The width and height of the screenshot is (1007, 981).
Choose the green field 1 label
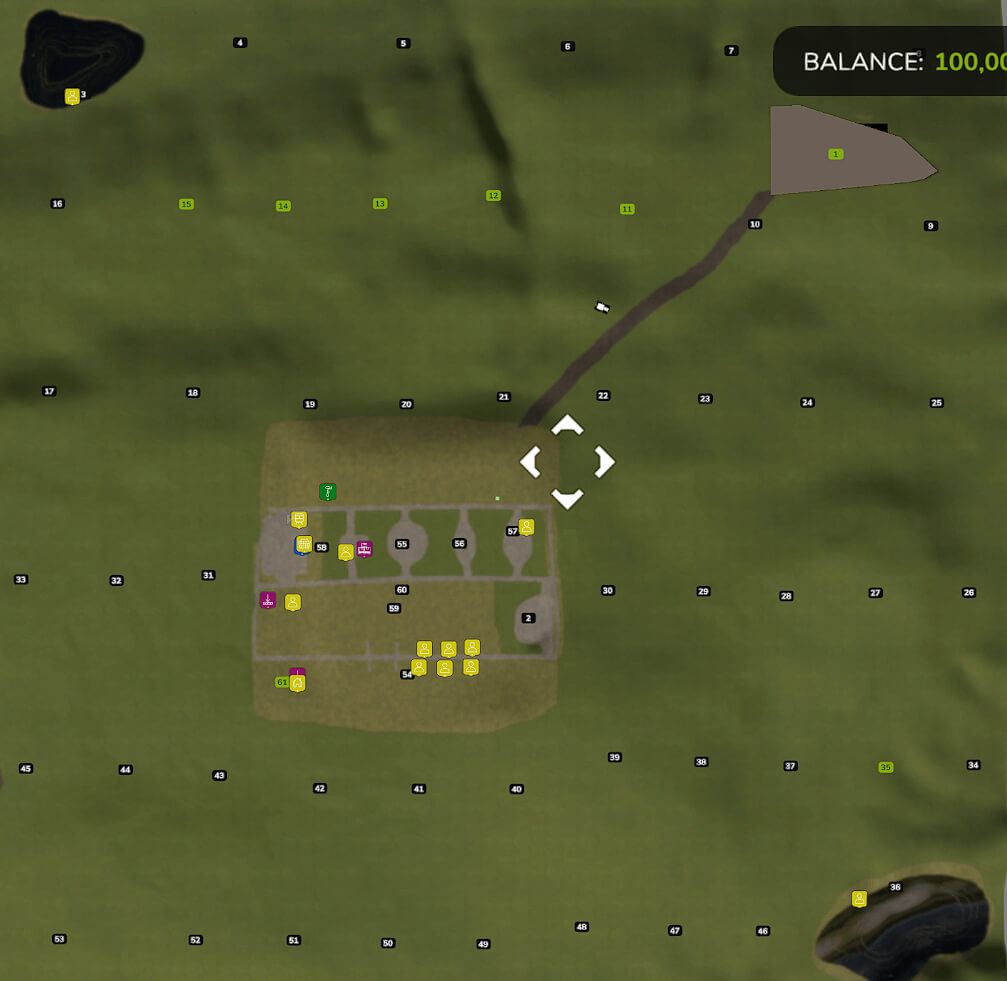(x=836, y=154)
